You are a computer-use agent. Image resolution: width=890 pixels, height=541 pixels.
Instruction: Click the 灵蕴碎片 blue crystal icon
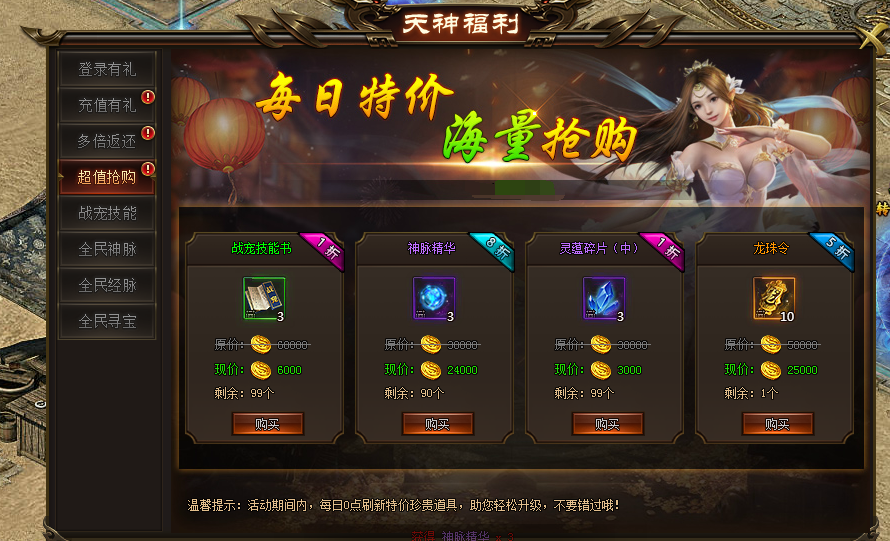pos(604,298)
